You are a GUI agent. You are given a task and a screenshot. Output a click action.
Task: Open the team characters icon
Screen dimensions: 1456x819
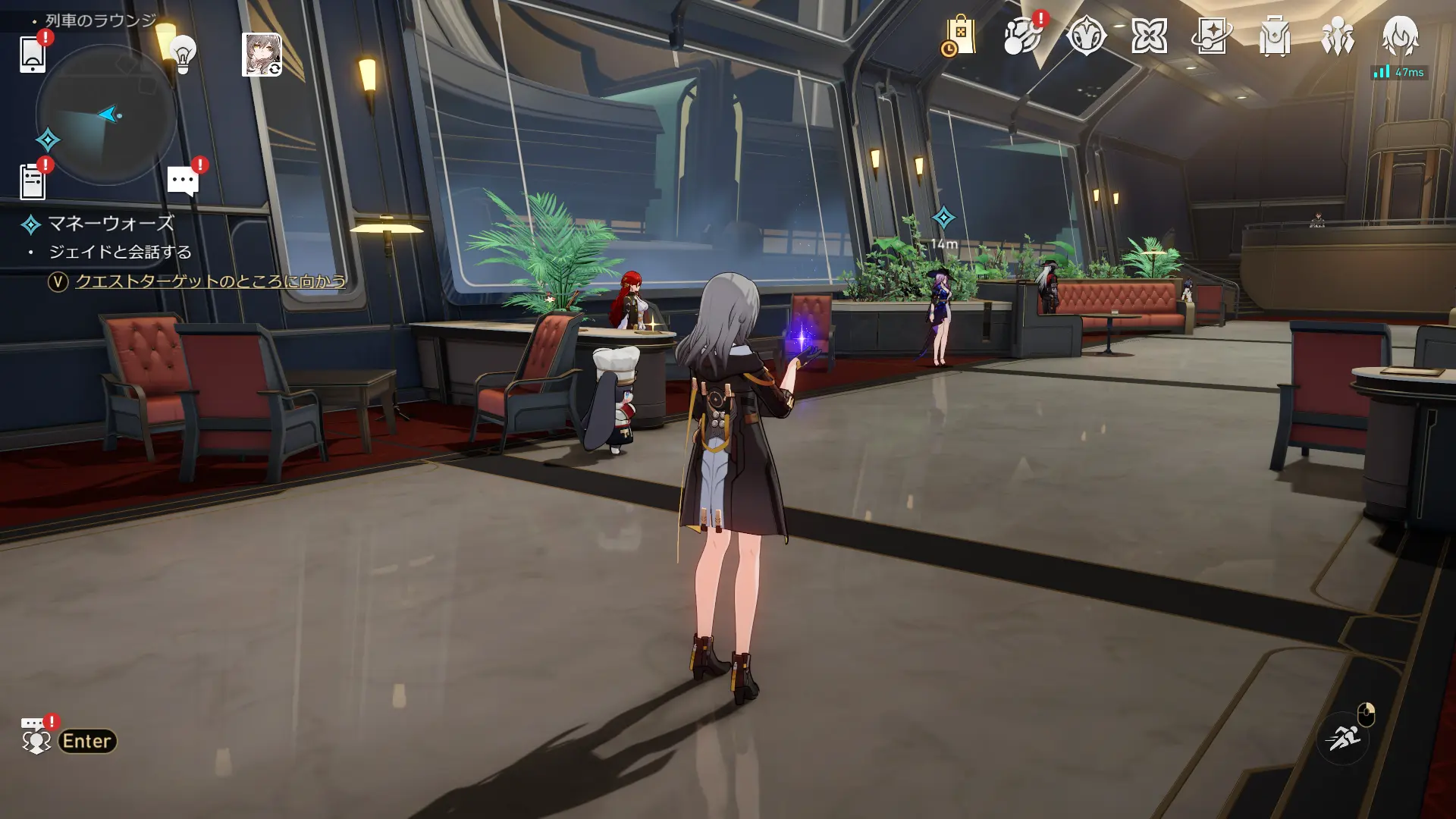(1338, 36)
